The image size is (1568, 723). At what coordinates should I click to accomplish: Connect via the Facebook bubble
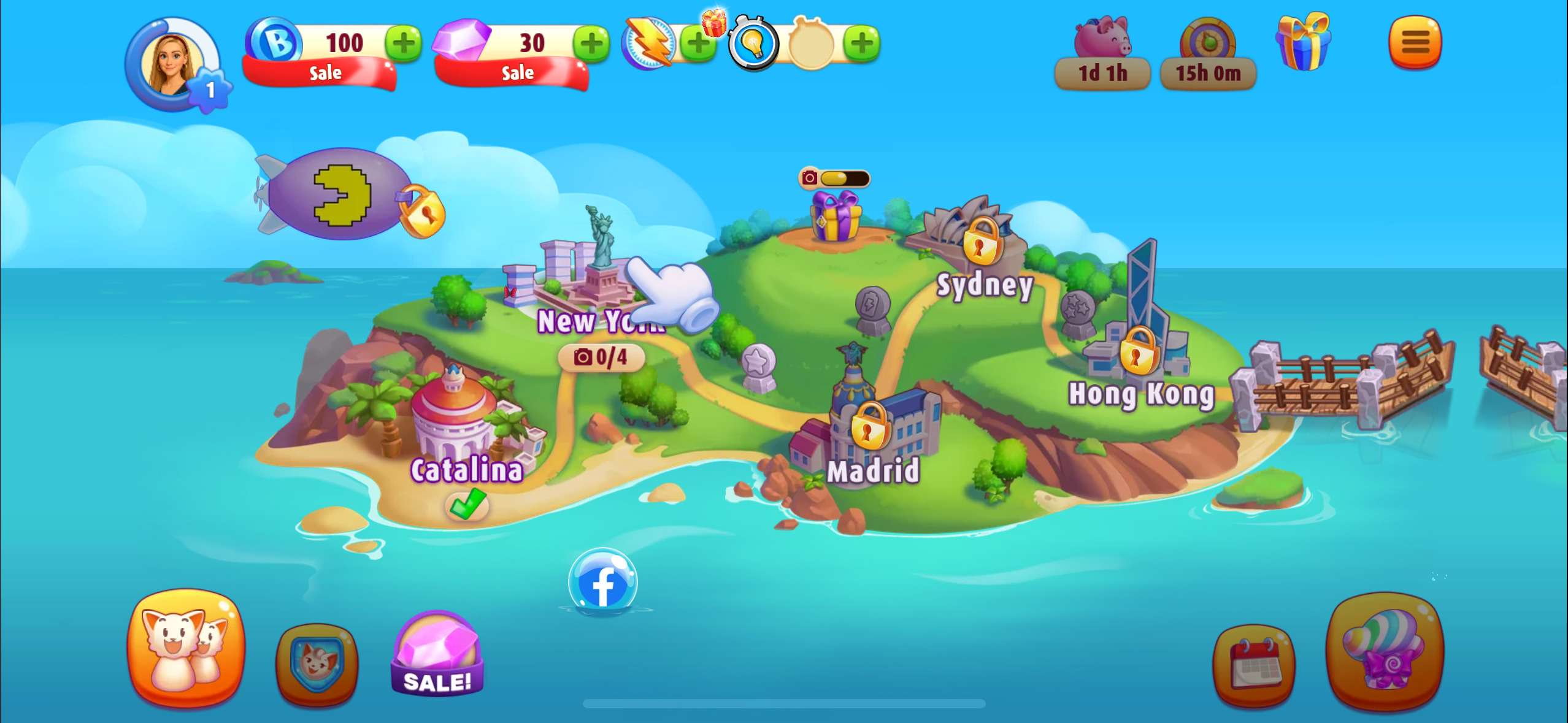pyautogui.click(x=602, y=583)
